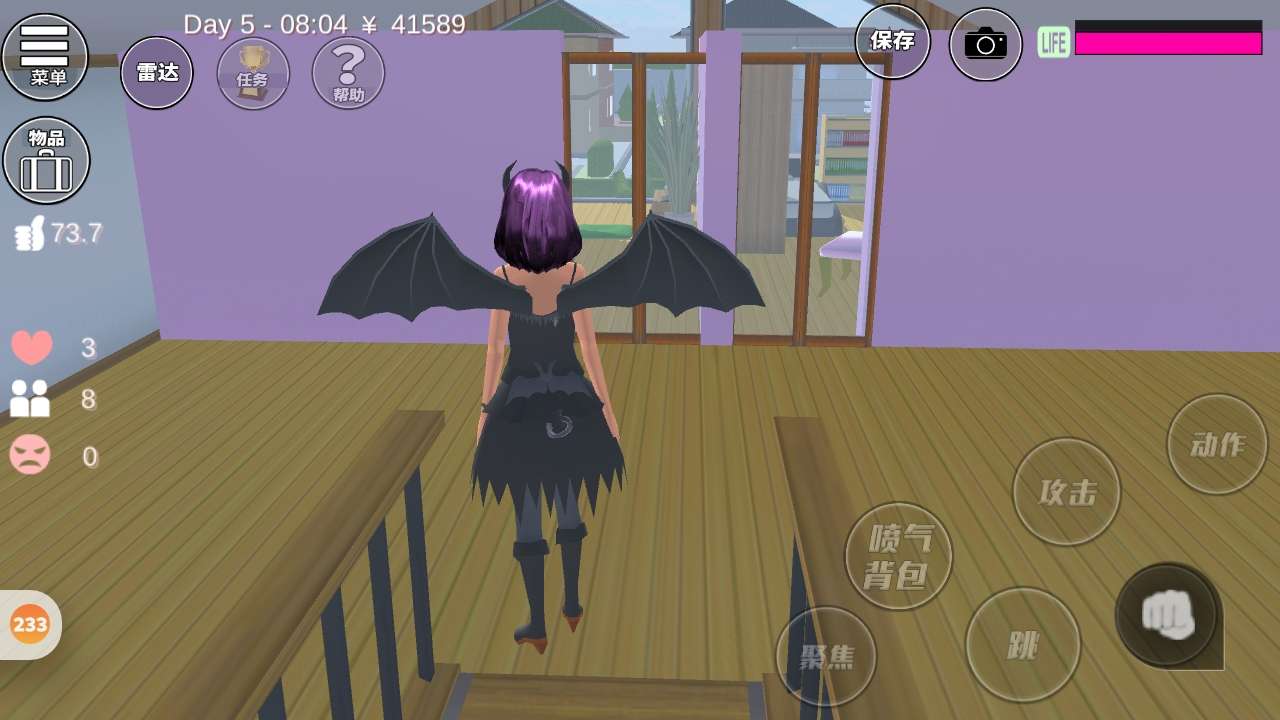Screen dimensions: 1280x720
Task: Open the 物品 suitcase inventory
Action: click(x=46, y=160)
